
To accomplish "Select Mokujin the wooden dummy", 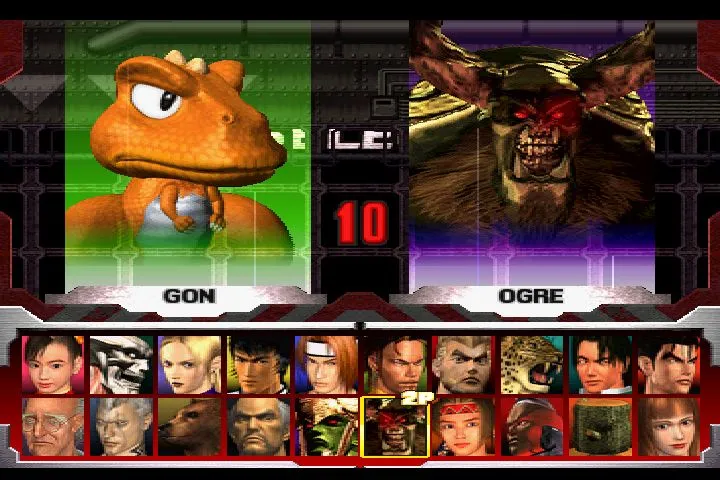I will [x=600, y=427].
